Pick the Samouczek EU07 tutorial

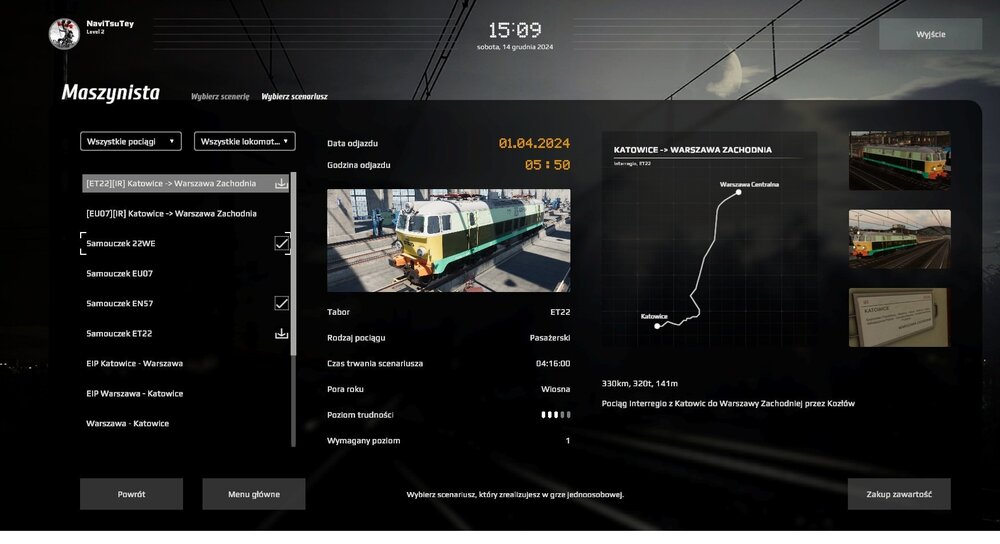coord(120,273)
